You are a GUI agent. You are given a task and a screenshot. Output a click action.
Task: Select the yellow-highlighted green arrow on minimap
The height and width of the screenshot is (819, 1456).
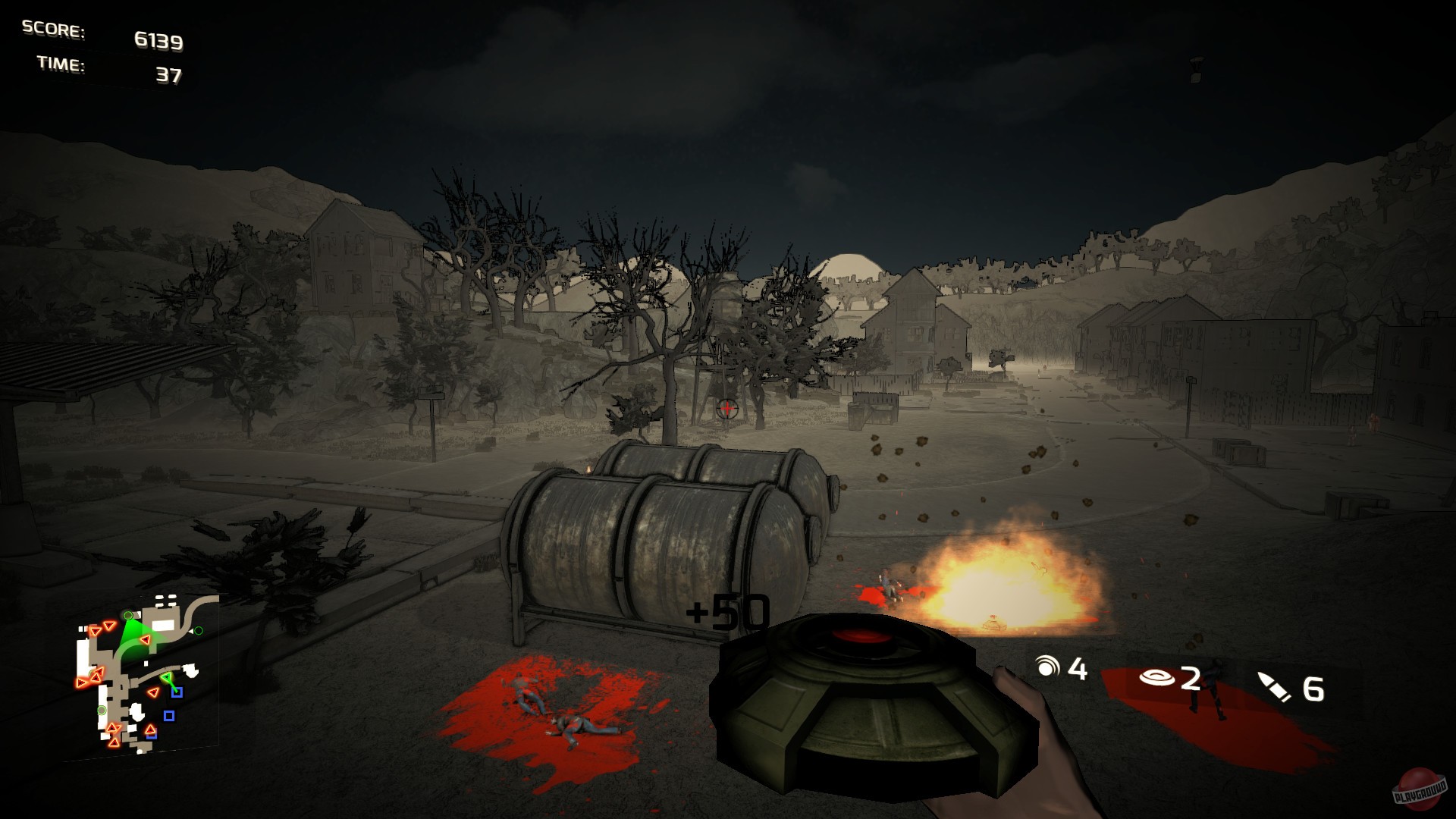pos(168,678)
